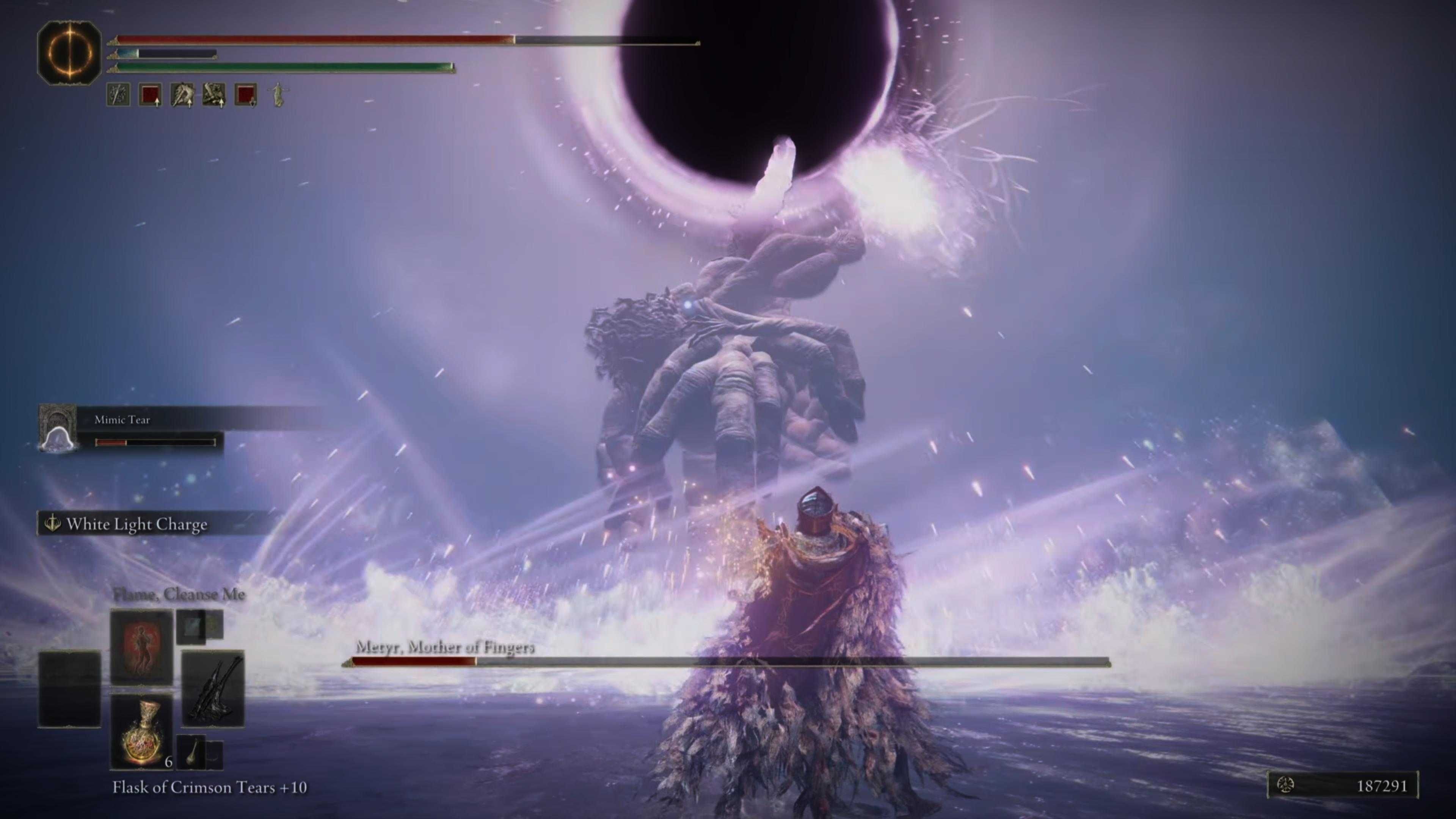Expand the left-hand armament slot
Screen dimensions: 1456x819
click(69, 689)
